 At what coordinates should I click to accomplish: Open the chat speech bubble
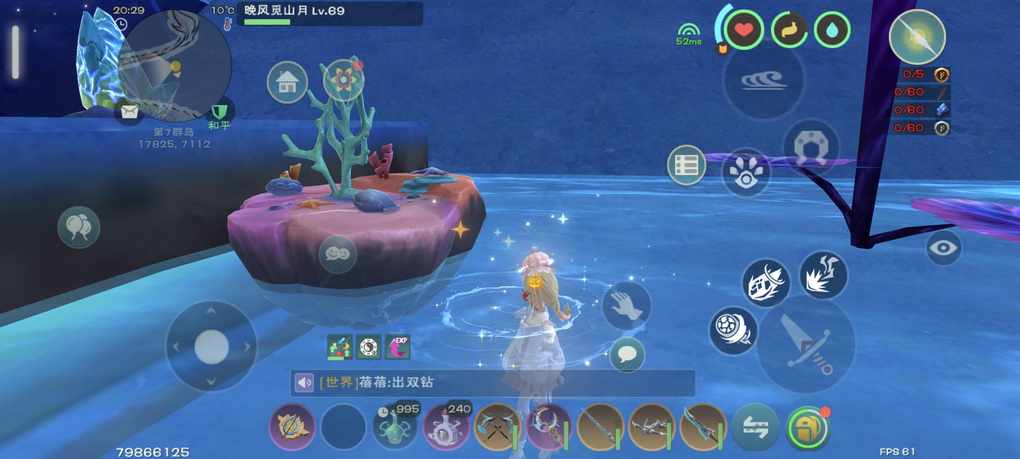coord(627,353)
